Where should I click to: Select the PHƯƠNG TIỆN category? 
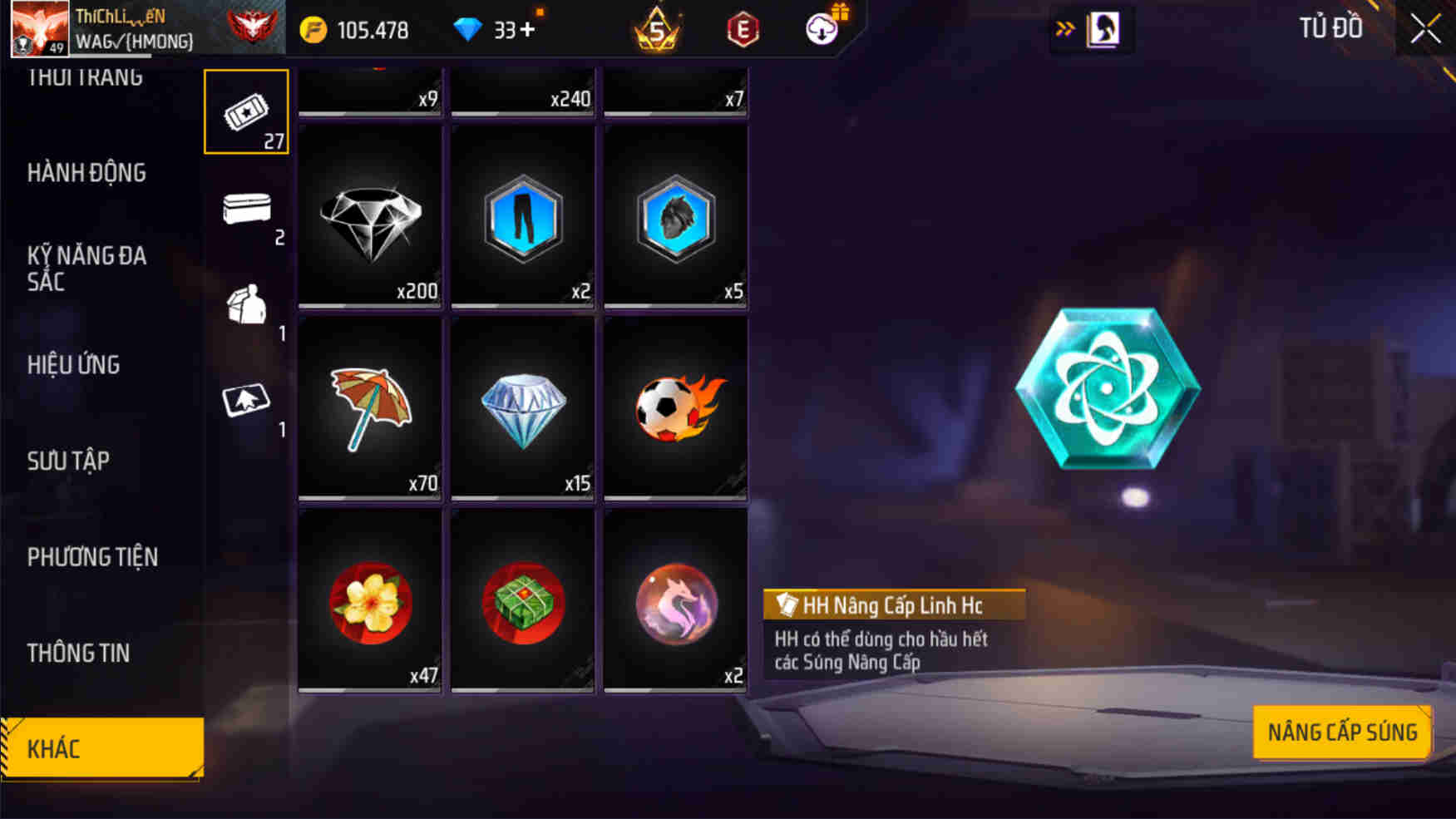coord(92,557)
